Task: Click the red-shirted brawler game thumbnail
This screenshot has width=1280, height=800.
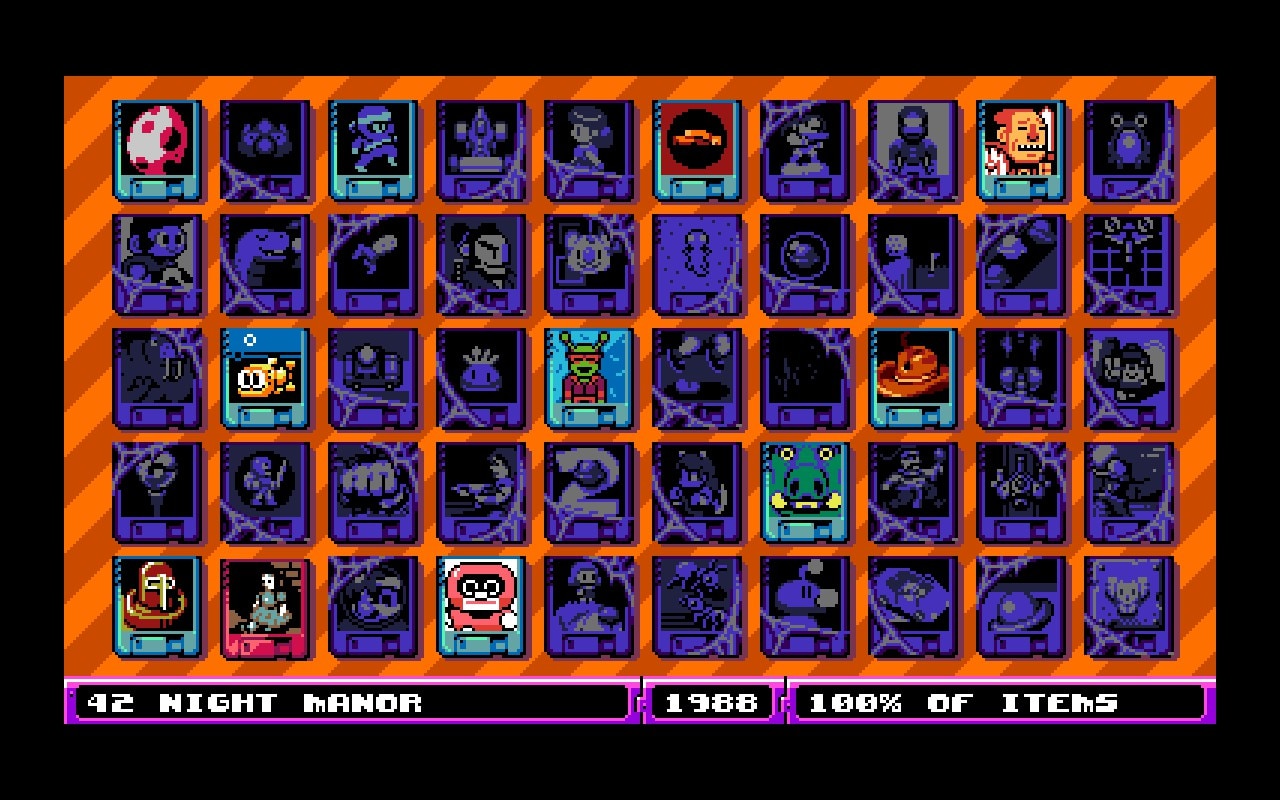Action: pos(1021,150)
